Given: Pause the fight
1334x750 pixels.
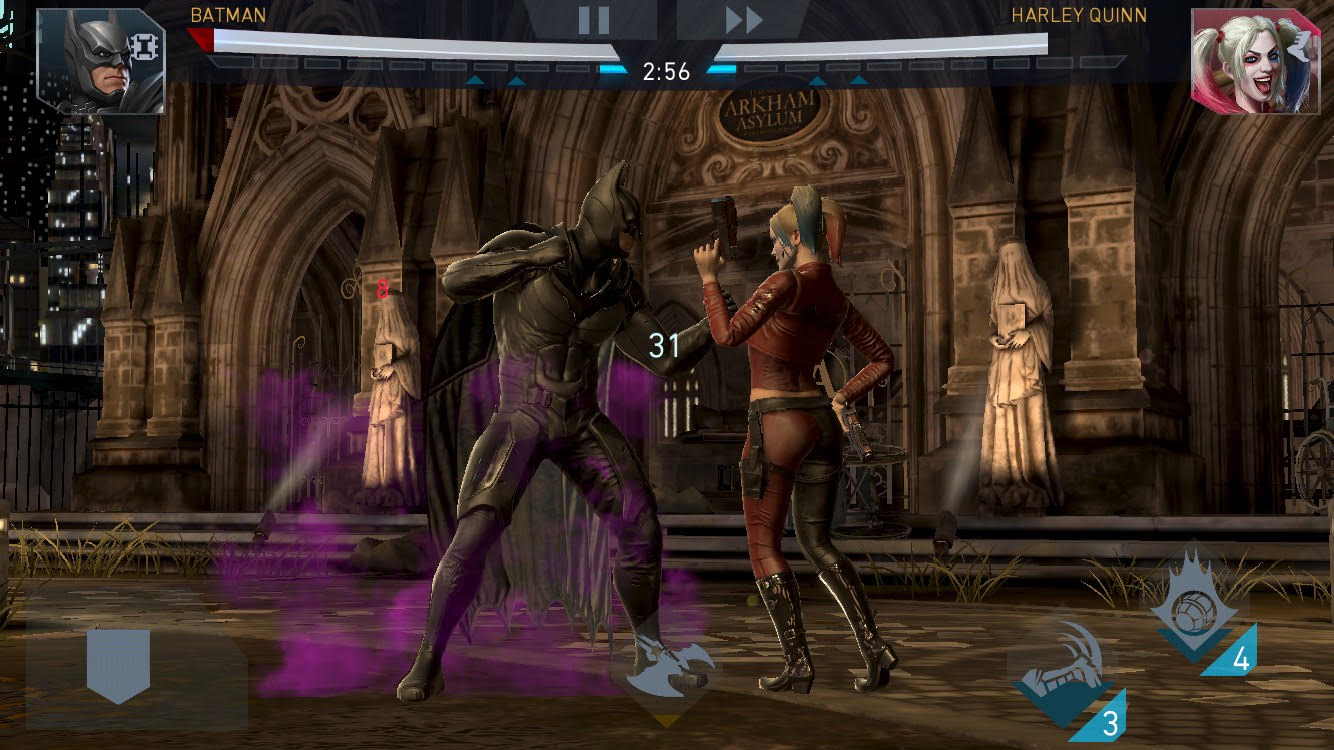Looking at the screenshot, I should click(593, 19).
